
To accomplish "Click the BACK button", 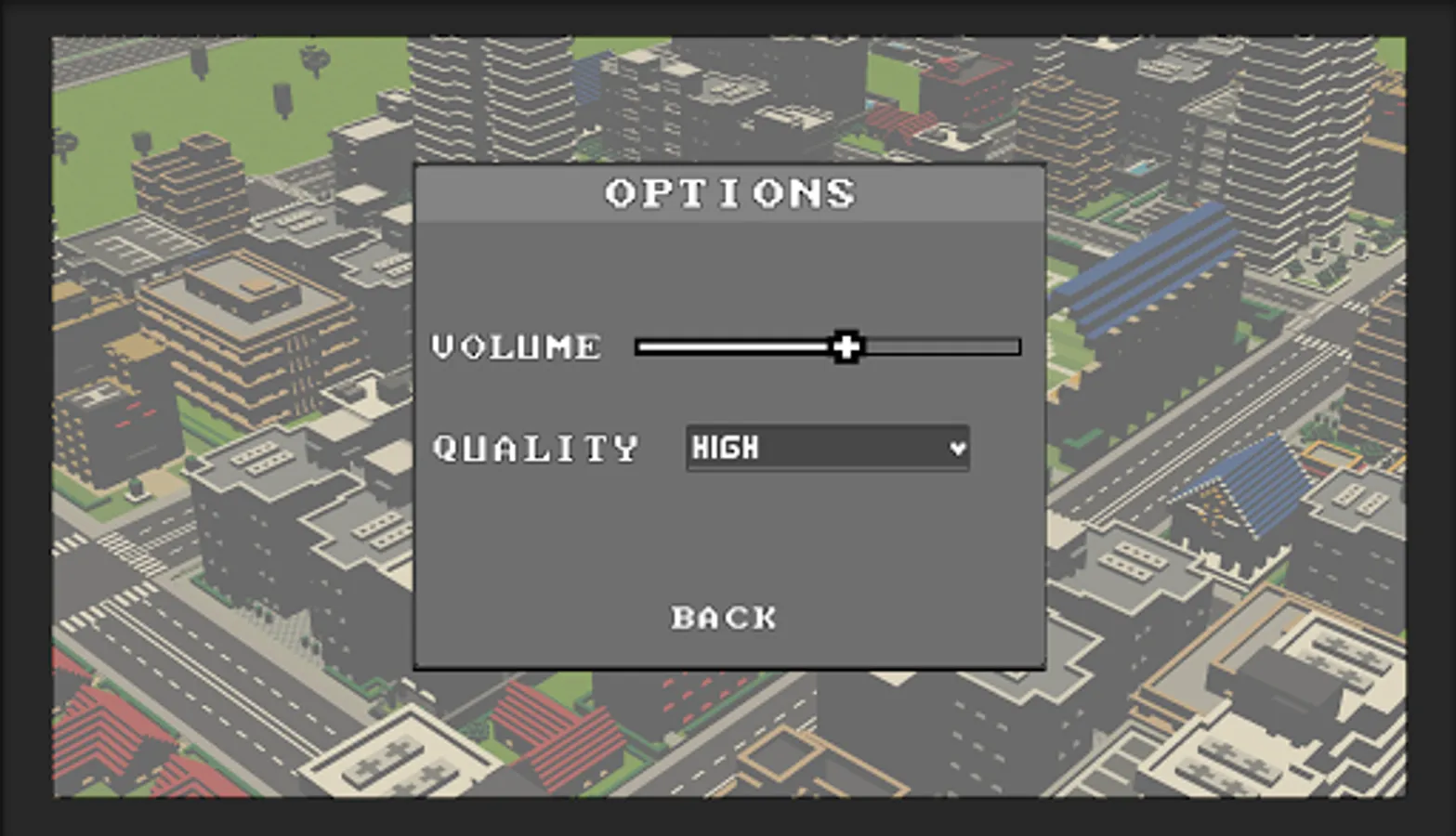I will click(724, 617).
